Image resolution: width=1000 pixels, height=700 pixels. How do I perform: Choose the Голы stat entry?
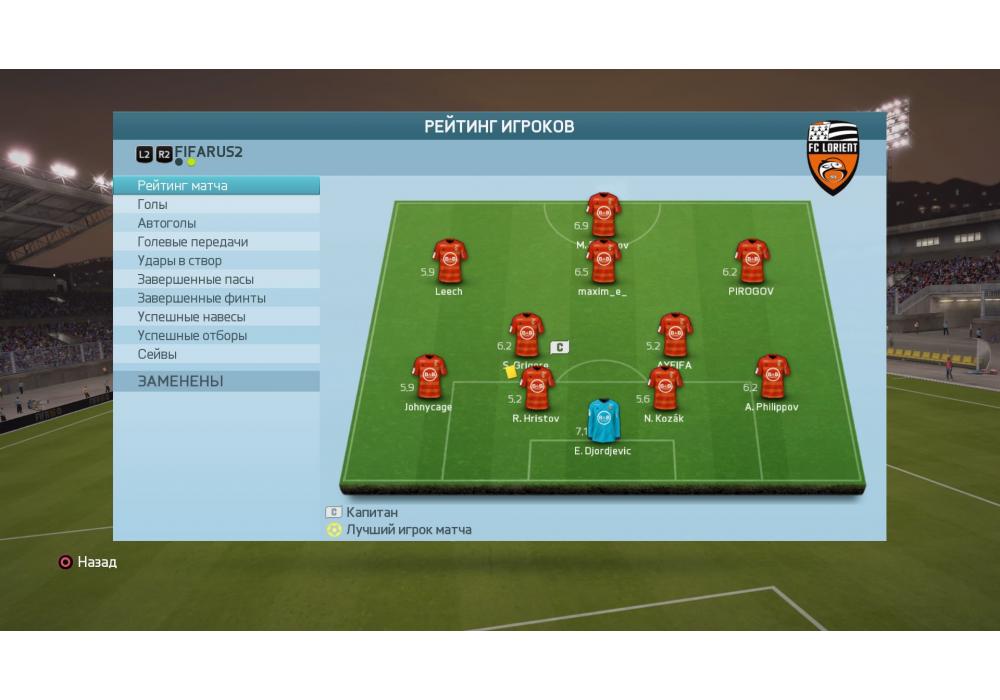(217, 205)
